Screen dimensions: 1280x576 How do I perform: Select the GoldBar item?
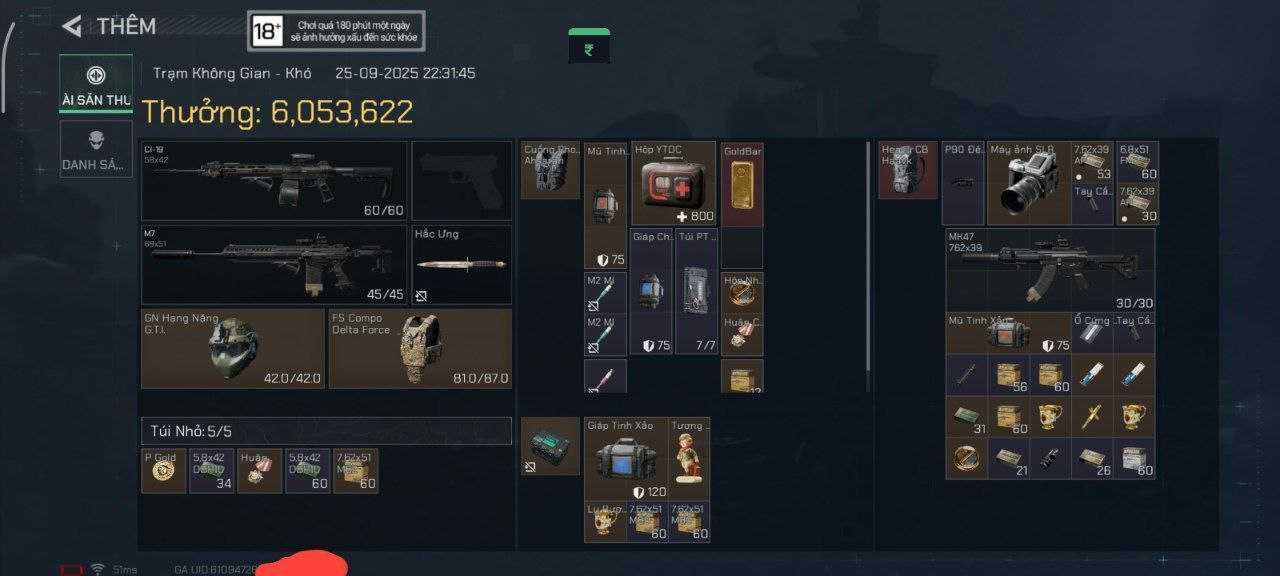(x=742, y=184)
